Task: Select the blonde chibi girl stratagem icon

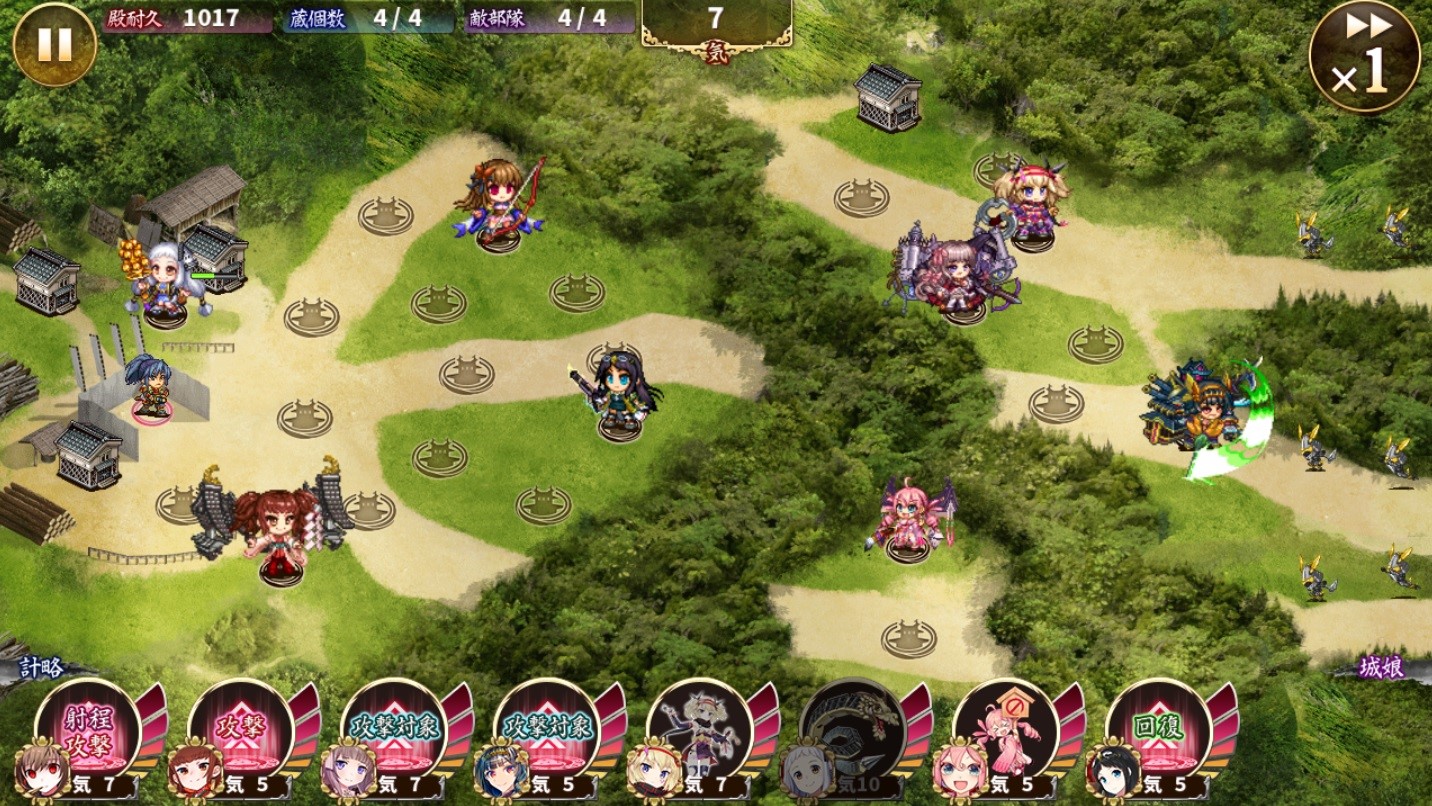Action: [x=699, y=728]
